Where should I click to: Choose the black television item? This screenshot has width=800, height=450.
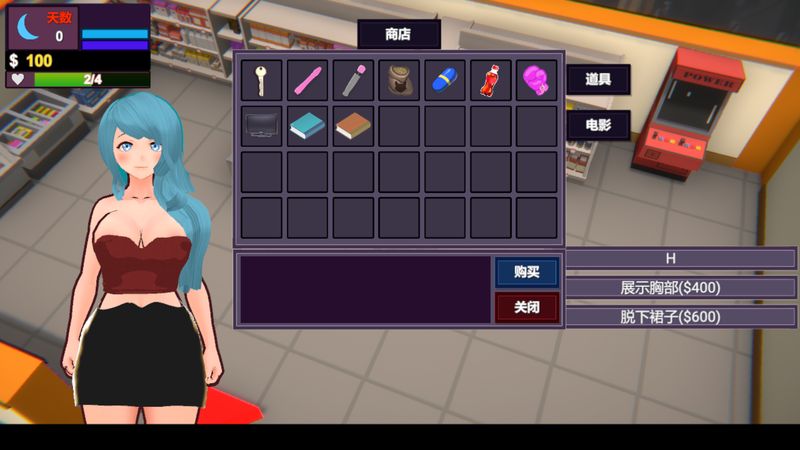click(x=261, y=126)
